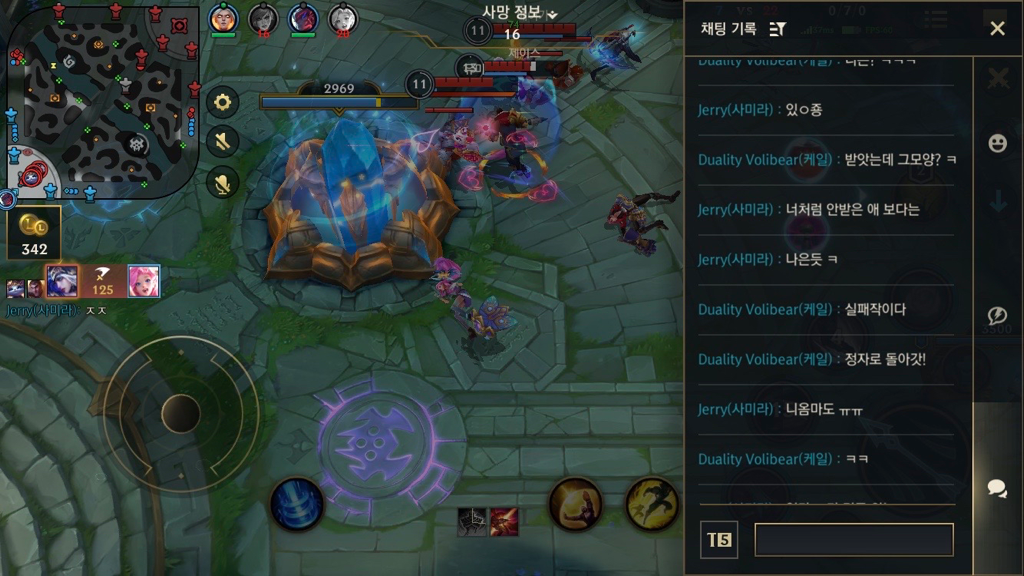Open the emoji smiley face menu

[997, 144]
